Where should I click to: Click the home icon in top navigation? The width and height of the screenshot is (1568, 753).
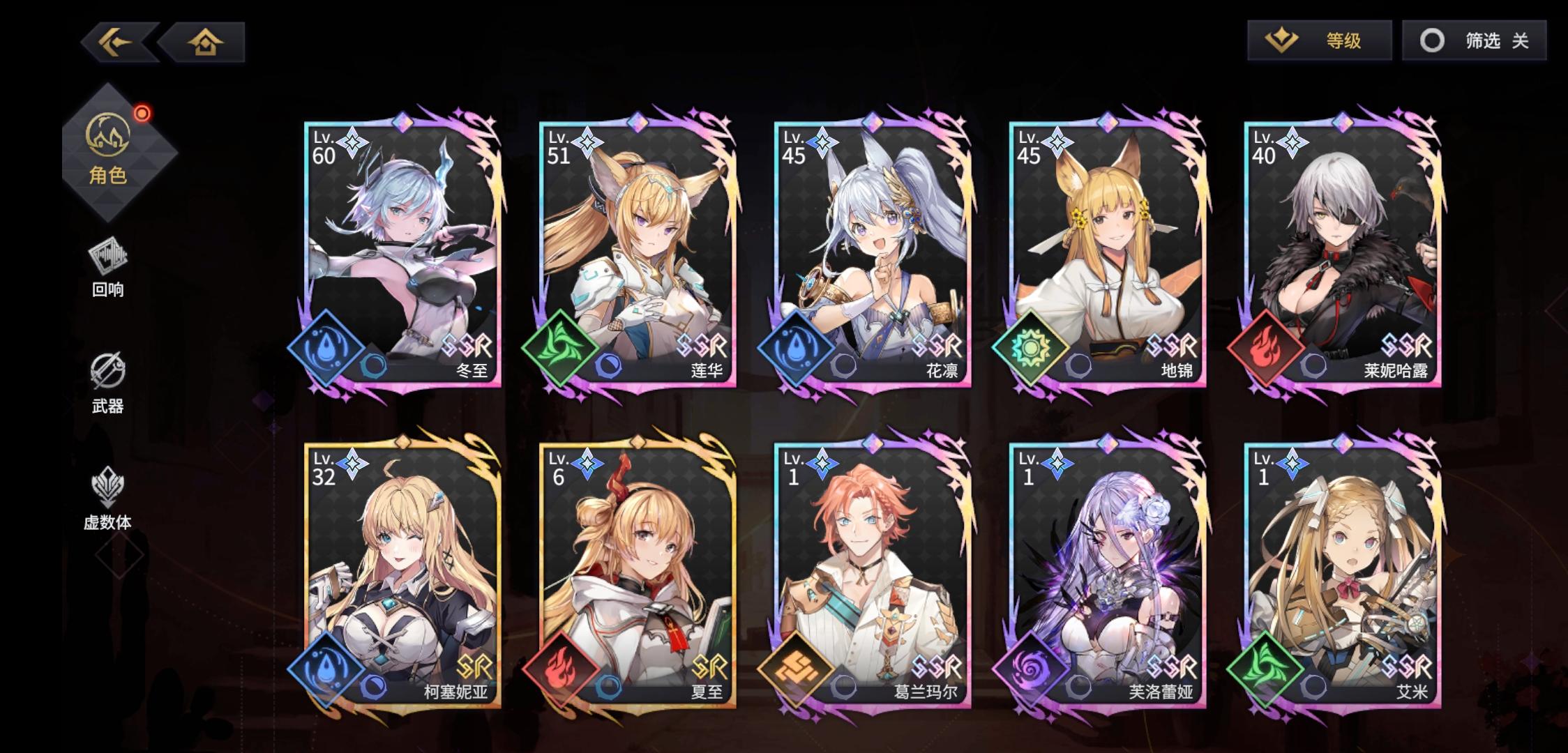[x=203, y=42]
